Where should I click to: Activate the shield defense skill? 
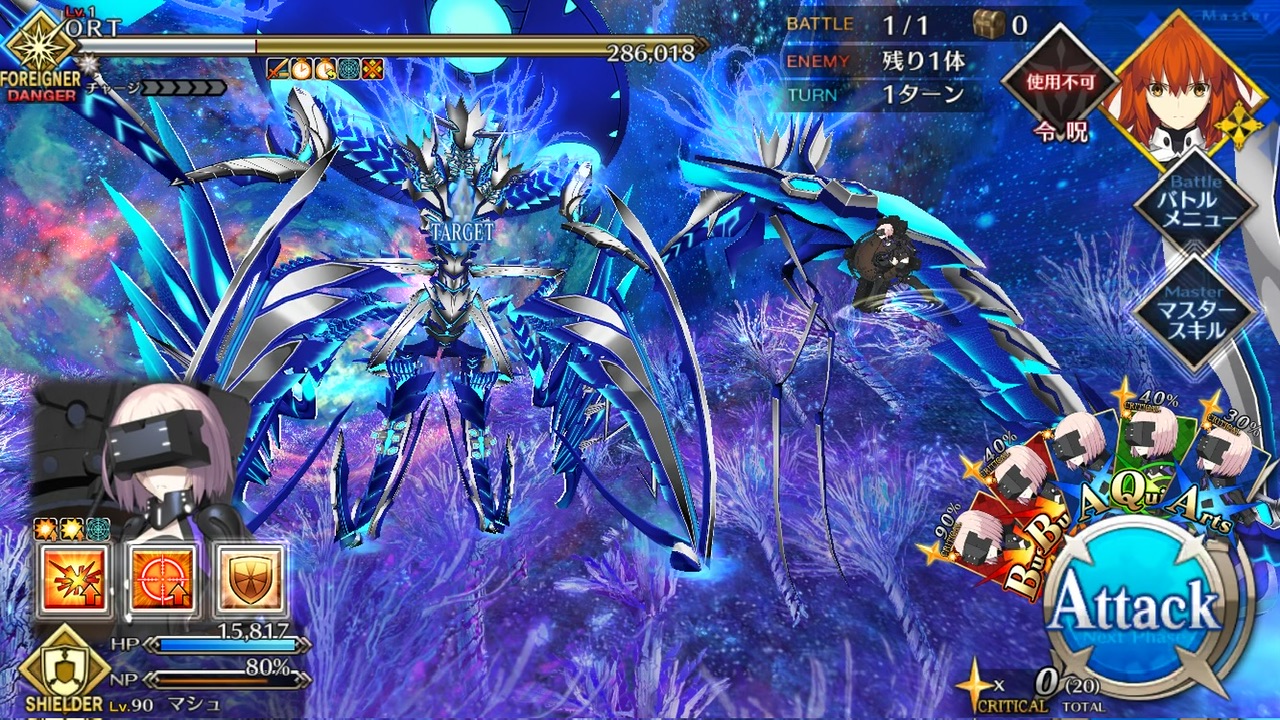pyautogui.click(x=249, y=581)
